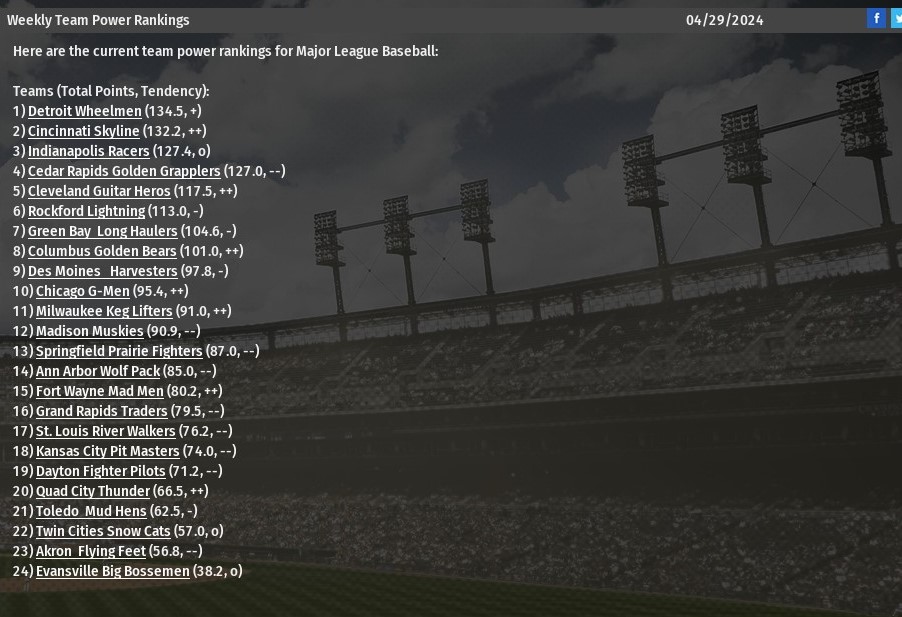Open Milwaukee Keg Lifters team page

[104, 311]
